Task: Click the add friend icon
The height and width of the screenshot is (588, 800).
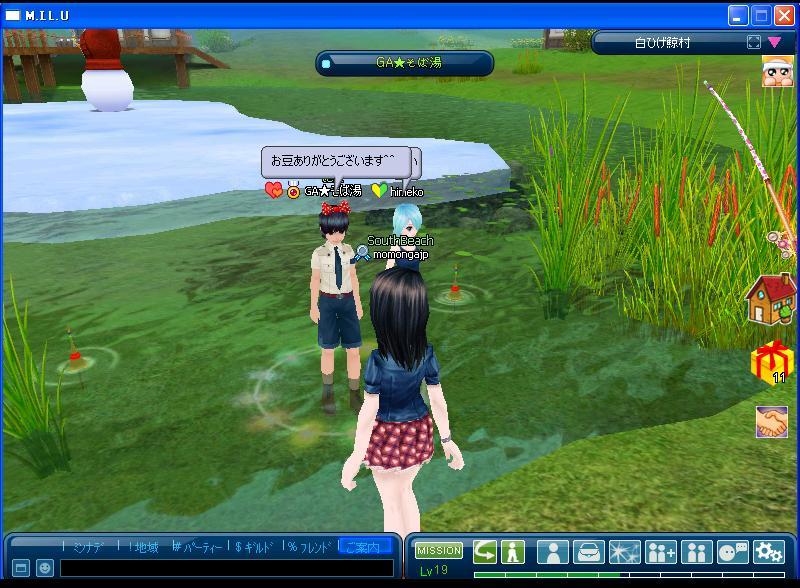Action: [x=661, y=552]
